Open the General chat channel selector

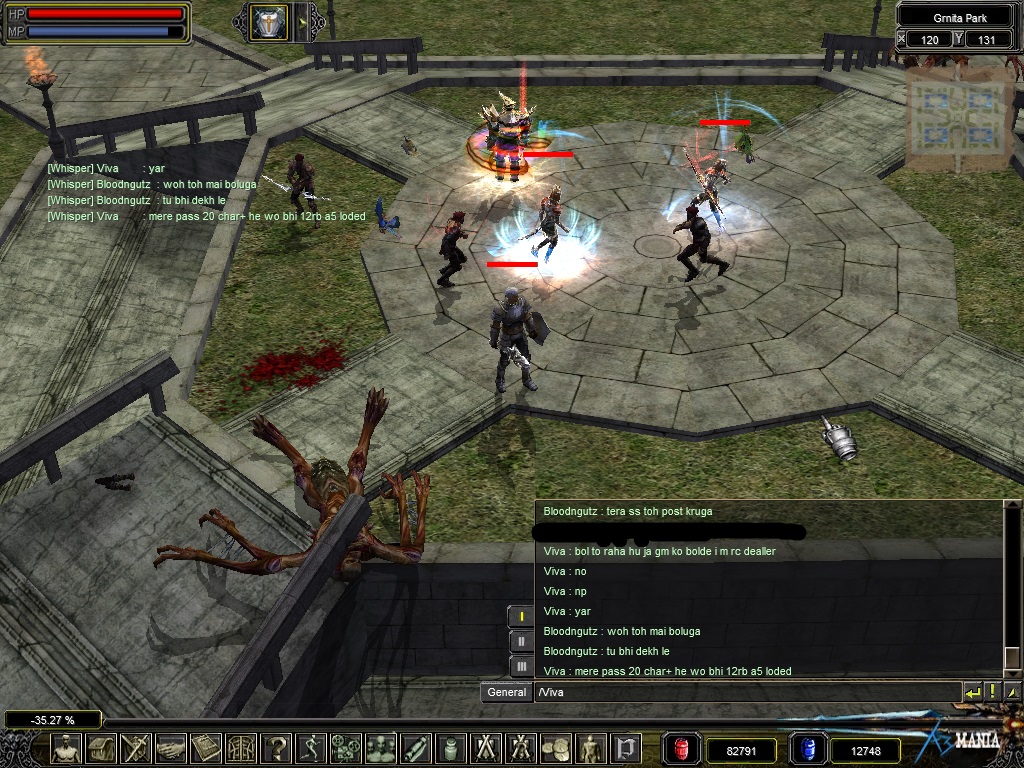coord(506,692)
